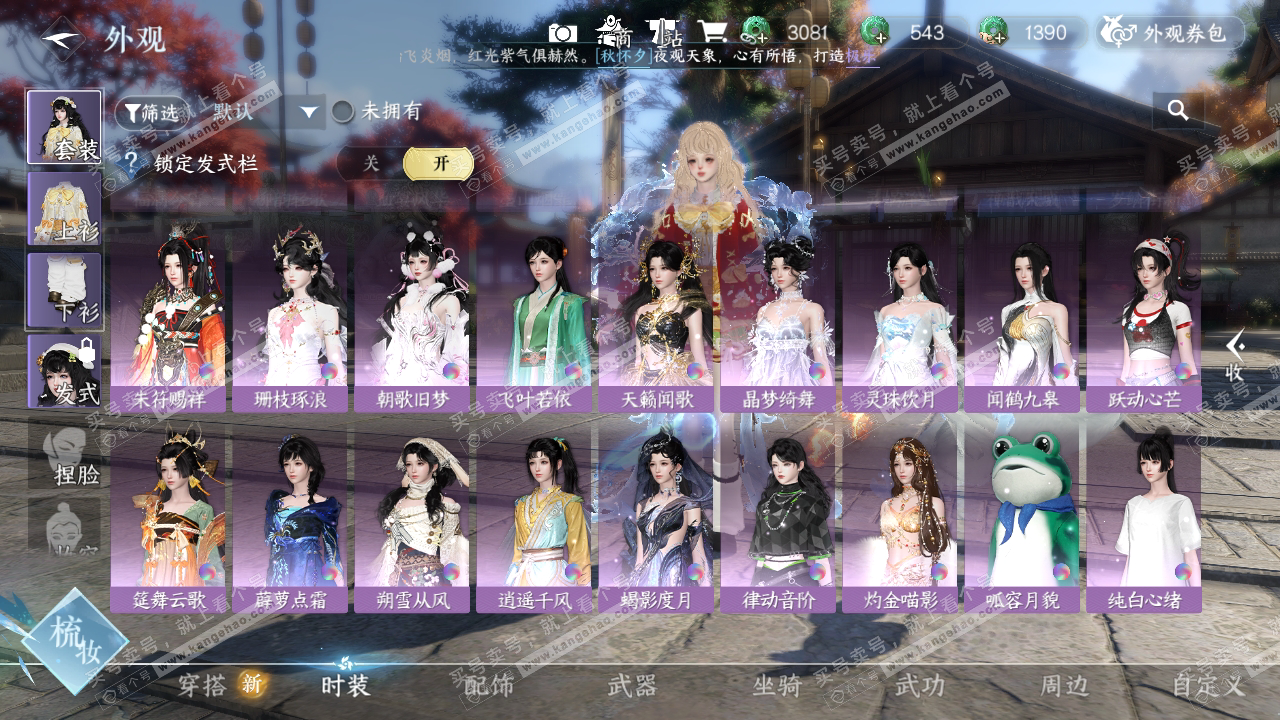Collapse the panel with 收 arrow
The width and height of the screenshot is (1280, 720).
coord(1236,356)
